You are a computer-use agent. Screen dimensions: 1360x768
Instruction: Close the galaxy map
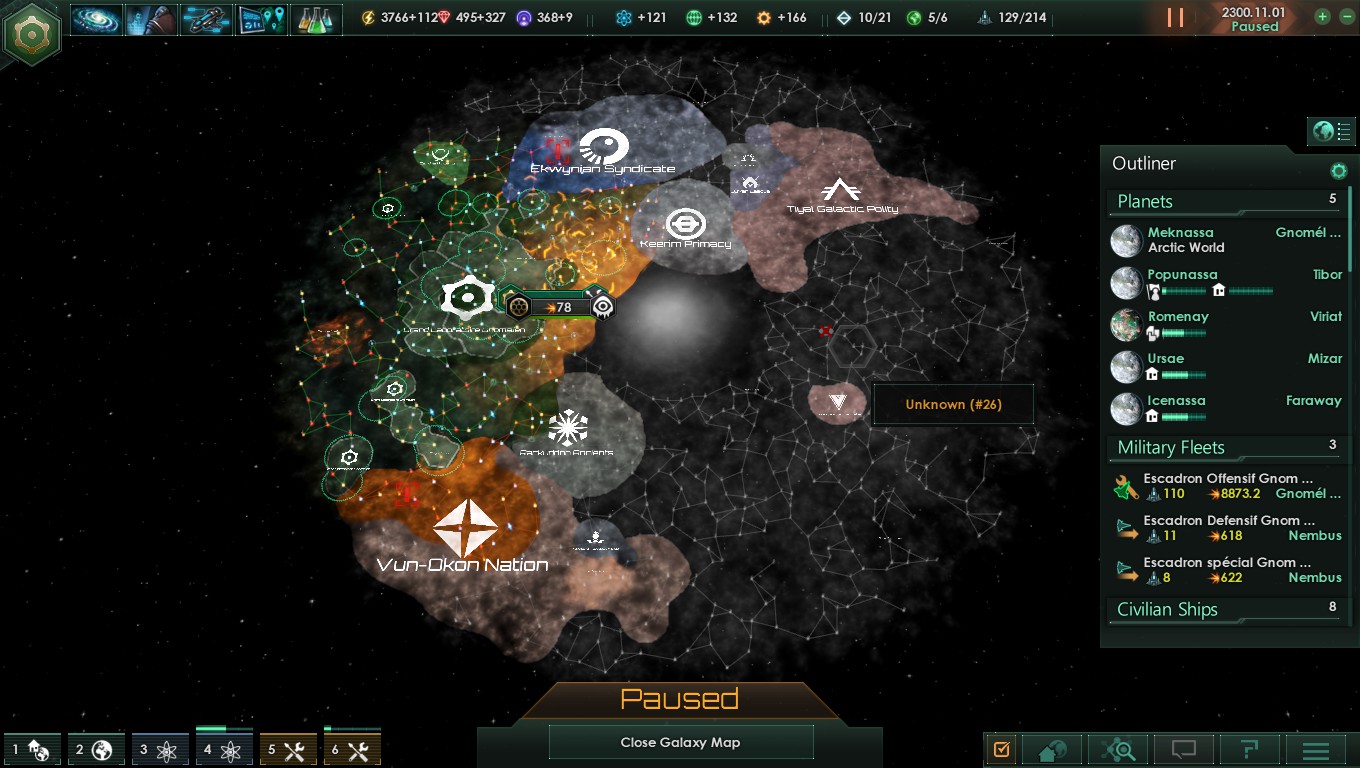(680, 742)
